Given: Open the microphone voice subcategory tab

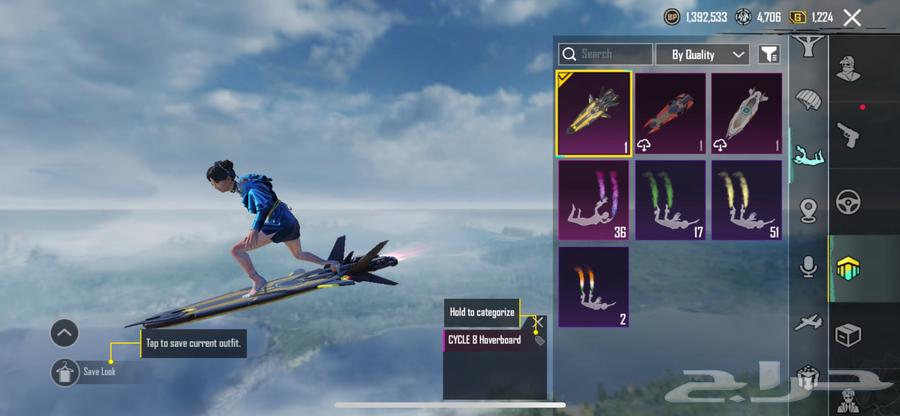Looking at the screenshot, I should 808,266.
